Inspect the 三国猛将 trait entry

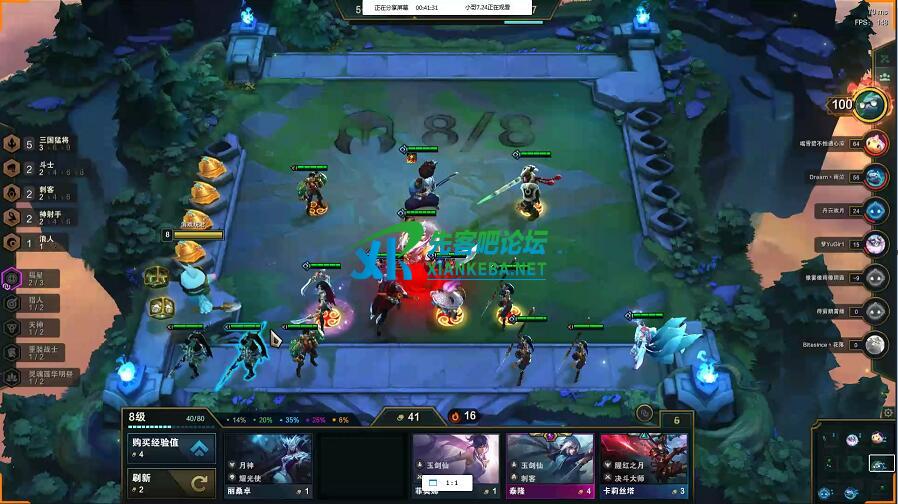38,144
